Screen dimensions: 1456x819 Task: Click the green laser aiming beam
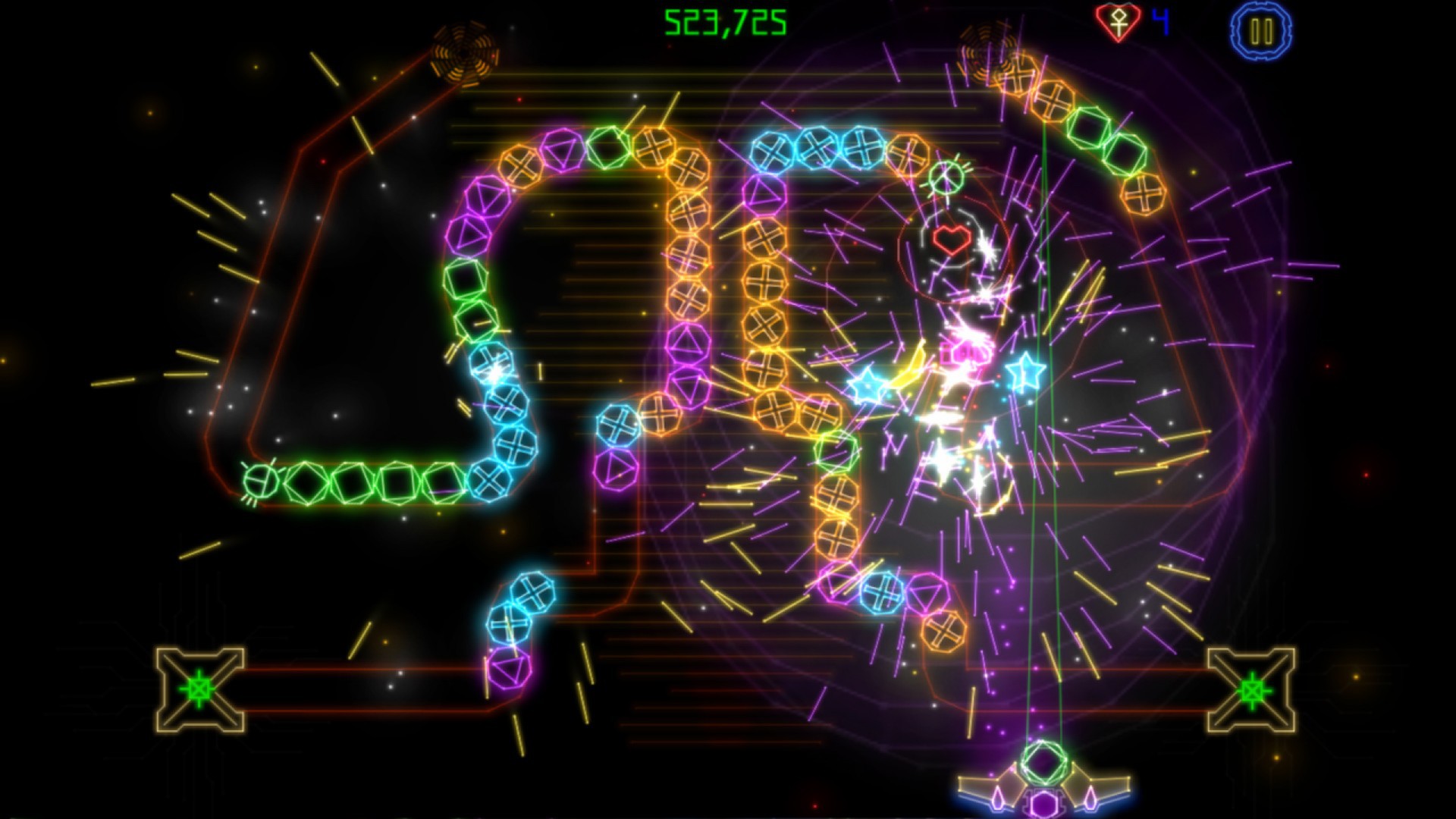1043,531
